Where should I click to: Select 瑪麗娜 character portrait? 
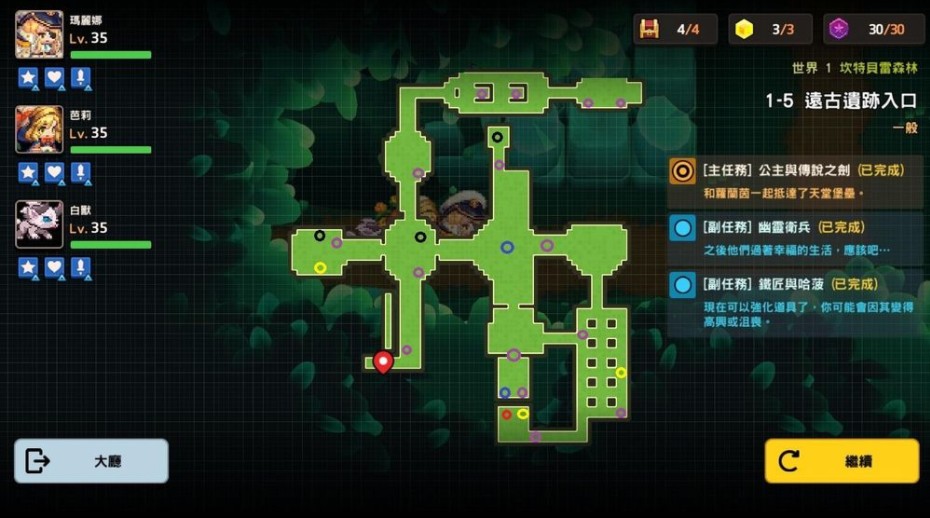click(x=39, y=35)
